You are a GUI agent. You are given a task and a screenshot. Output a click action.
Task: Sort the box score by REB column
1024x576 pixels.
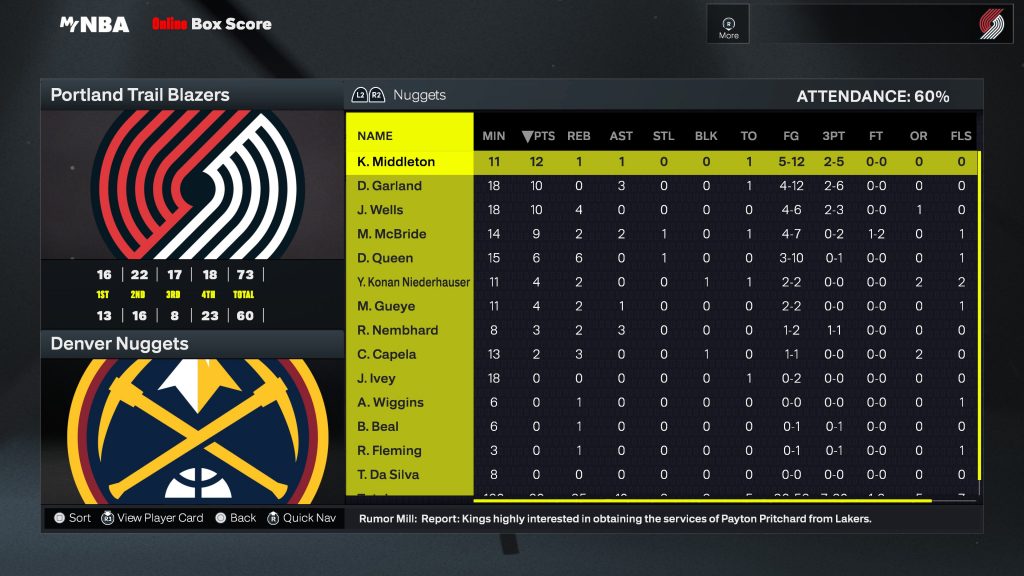(579, 136)
